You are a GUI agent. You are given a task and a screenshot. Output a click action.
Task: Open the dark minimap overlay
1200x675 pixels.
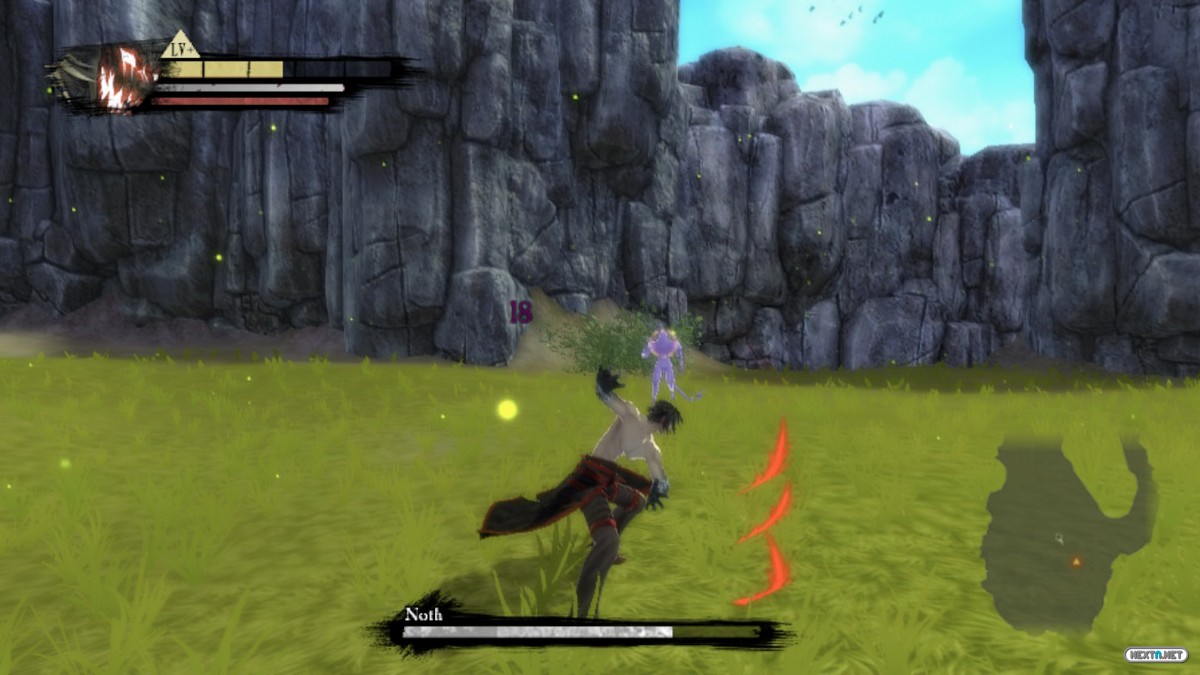coord(1065,535)
